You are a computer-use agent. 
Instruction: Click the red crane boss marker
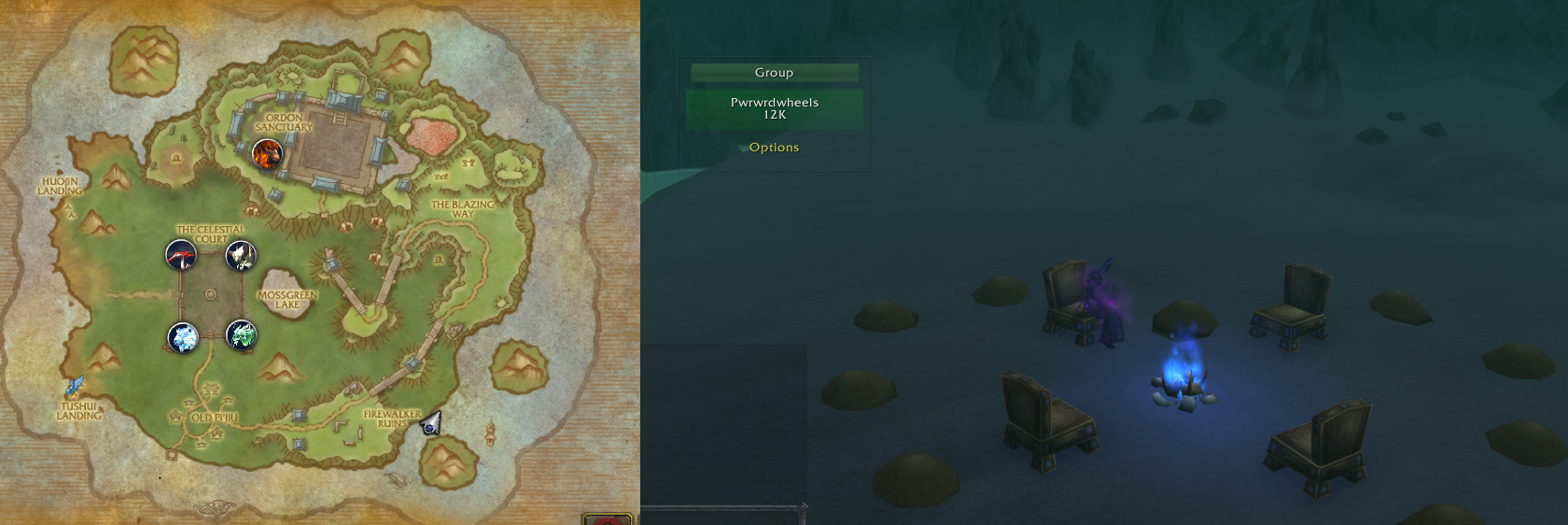click(181, 254)
